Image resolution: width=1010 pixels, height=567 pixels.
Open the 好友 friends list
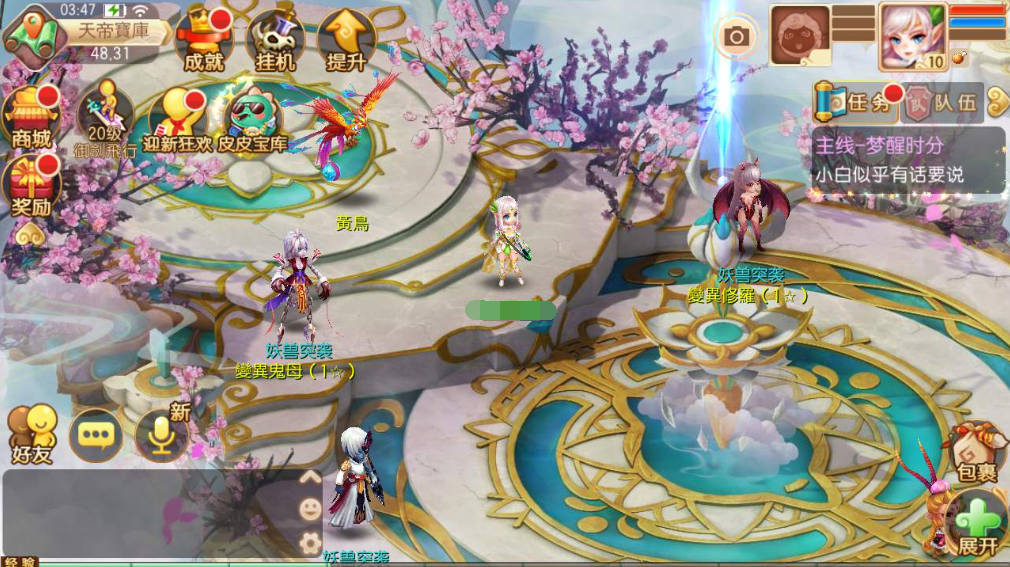[x=33, y=435]
